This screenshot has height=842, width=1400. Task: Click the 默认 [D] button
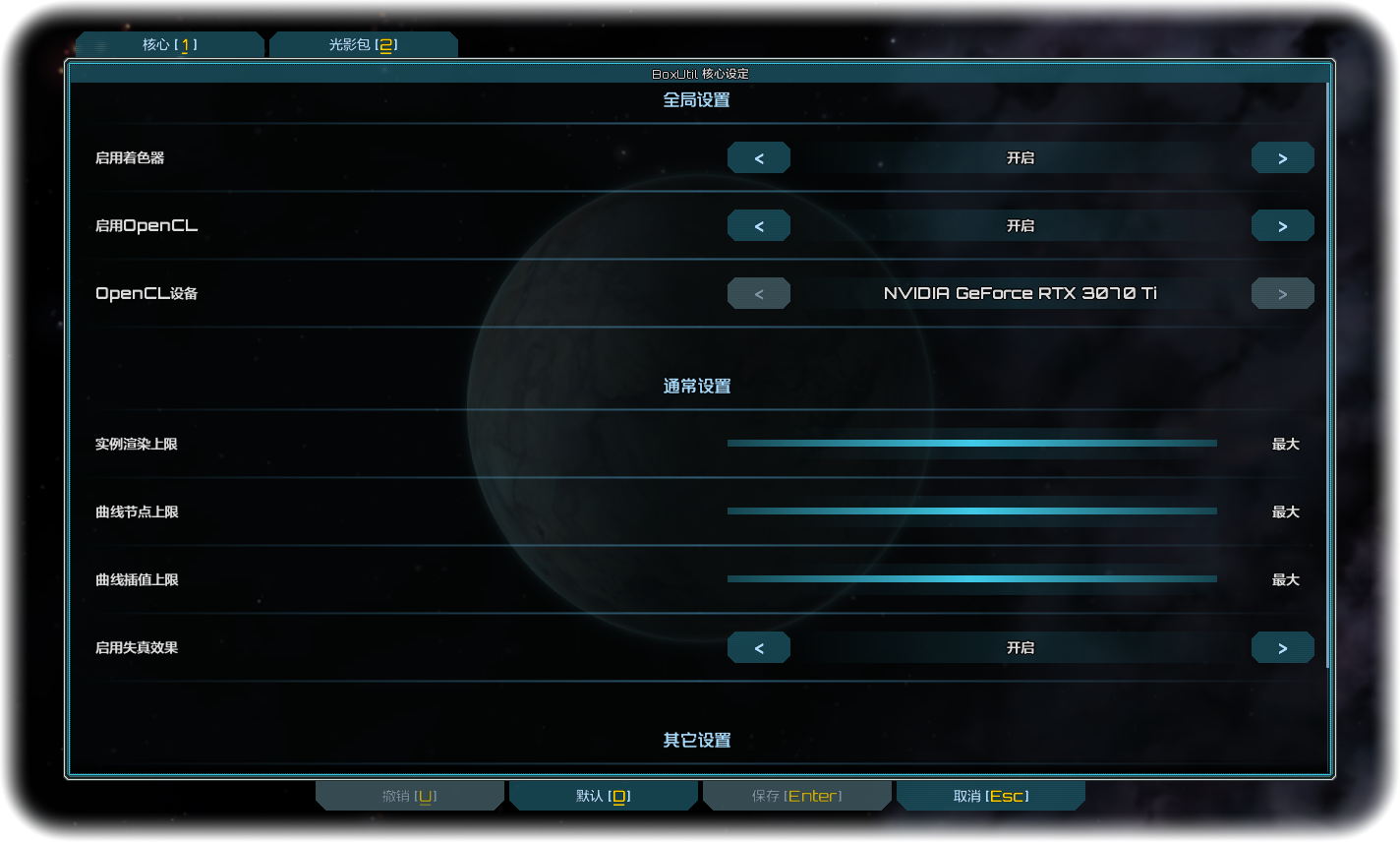click(603, 795)
